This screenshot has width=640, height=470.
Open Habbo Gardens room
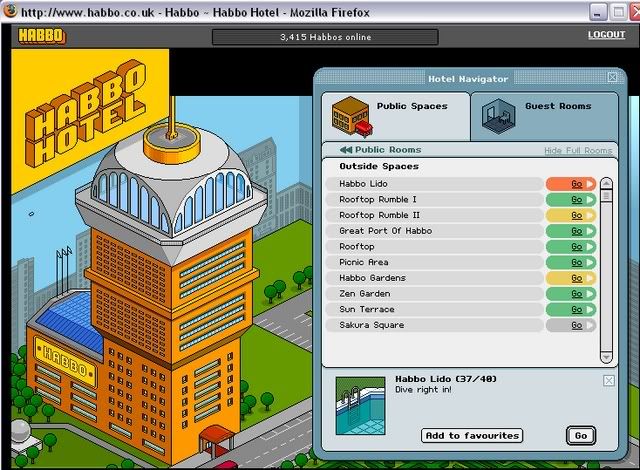coord(576,278)
